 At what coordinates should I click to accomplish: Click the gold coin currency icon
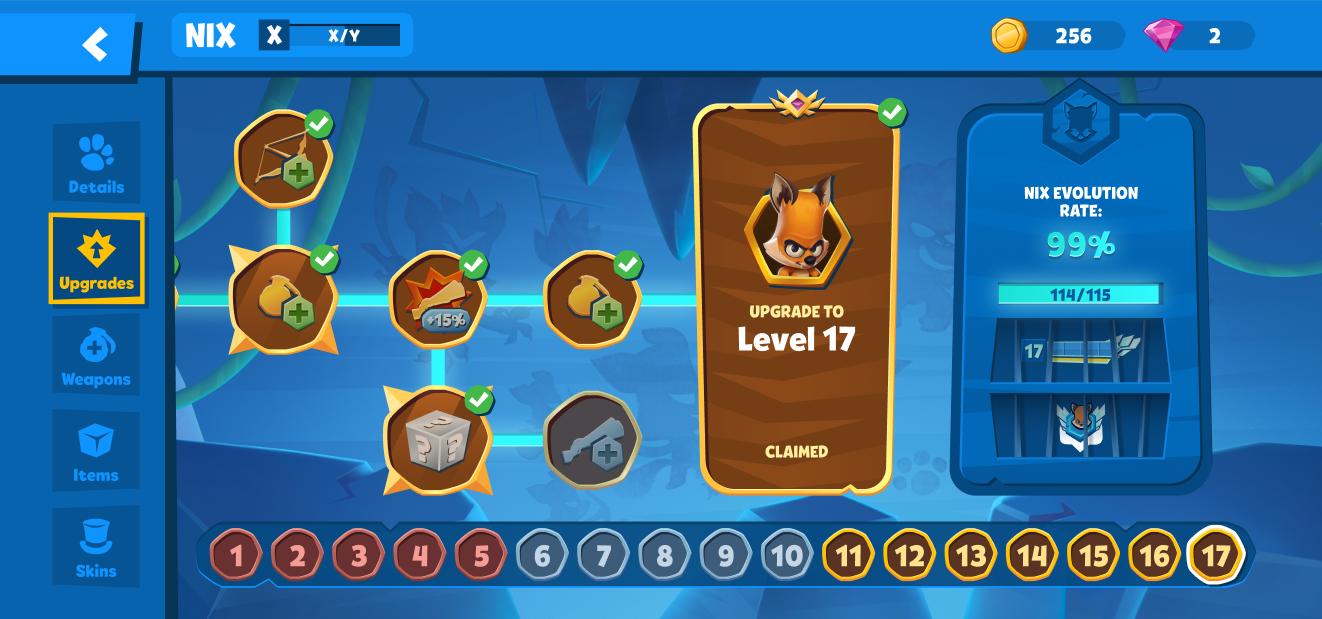pyautogui.click(x=1009, y=36)
